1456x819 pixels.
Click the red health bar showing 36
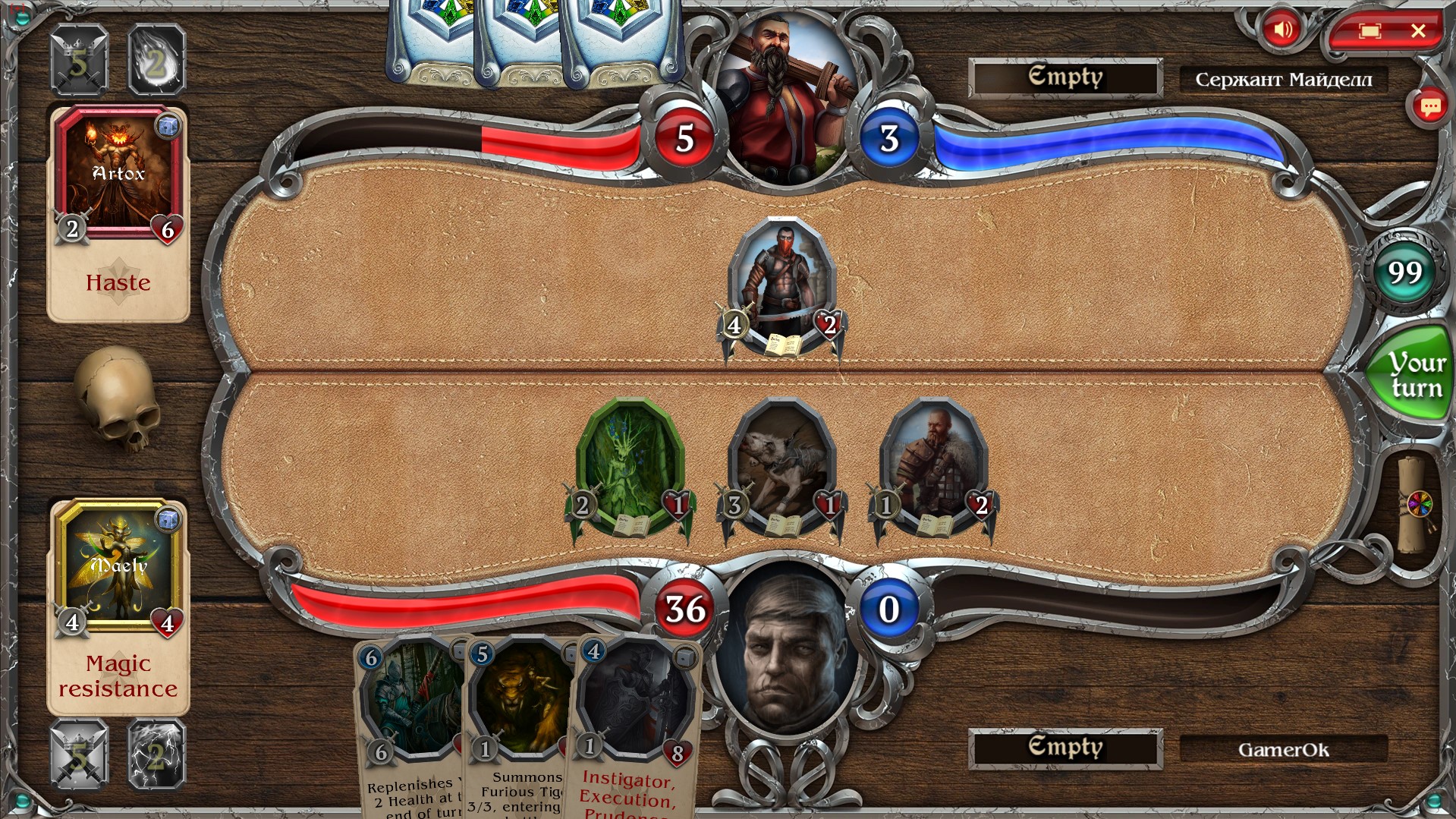[683, 607]
